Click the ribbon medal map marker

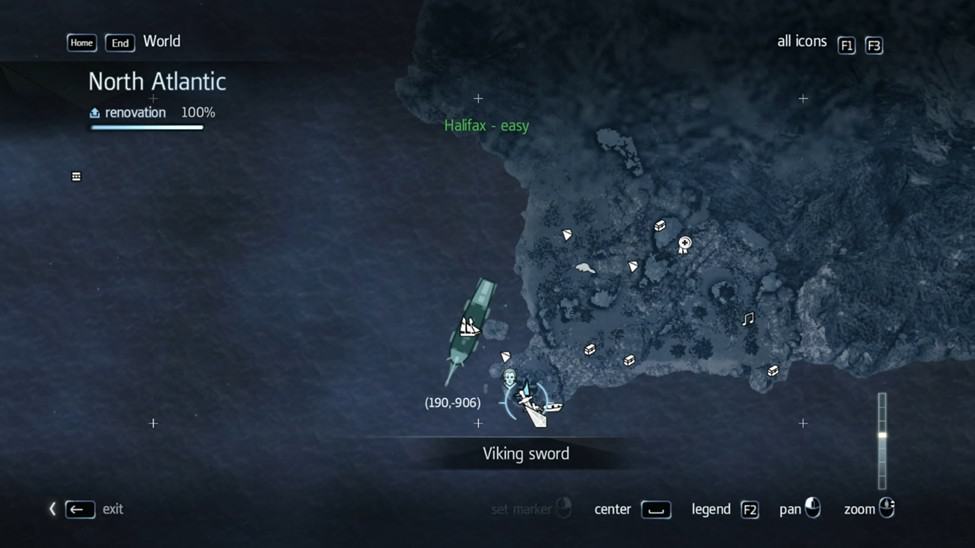(685, 244)
